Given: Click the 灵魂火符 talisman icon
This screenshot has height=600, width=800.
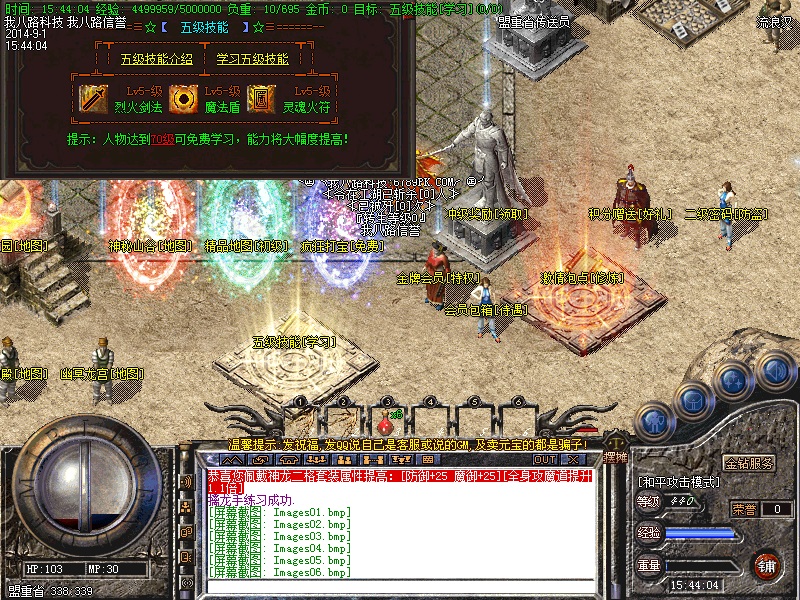Looking at the screenshot, I should pyautogui.click(x=260, y=97).
